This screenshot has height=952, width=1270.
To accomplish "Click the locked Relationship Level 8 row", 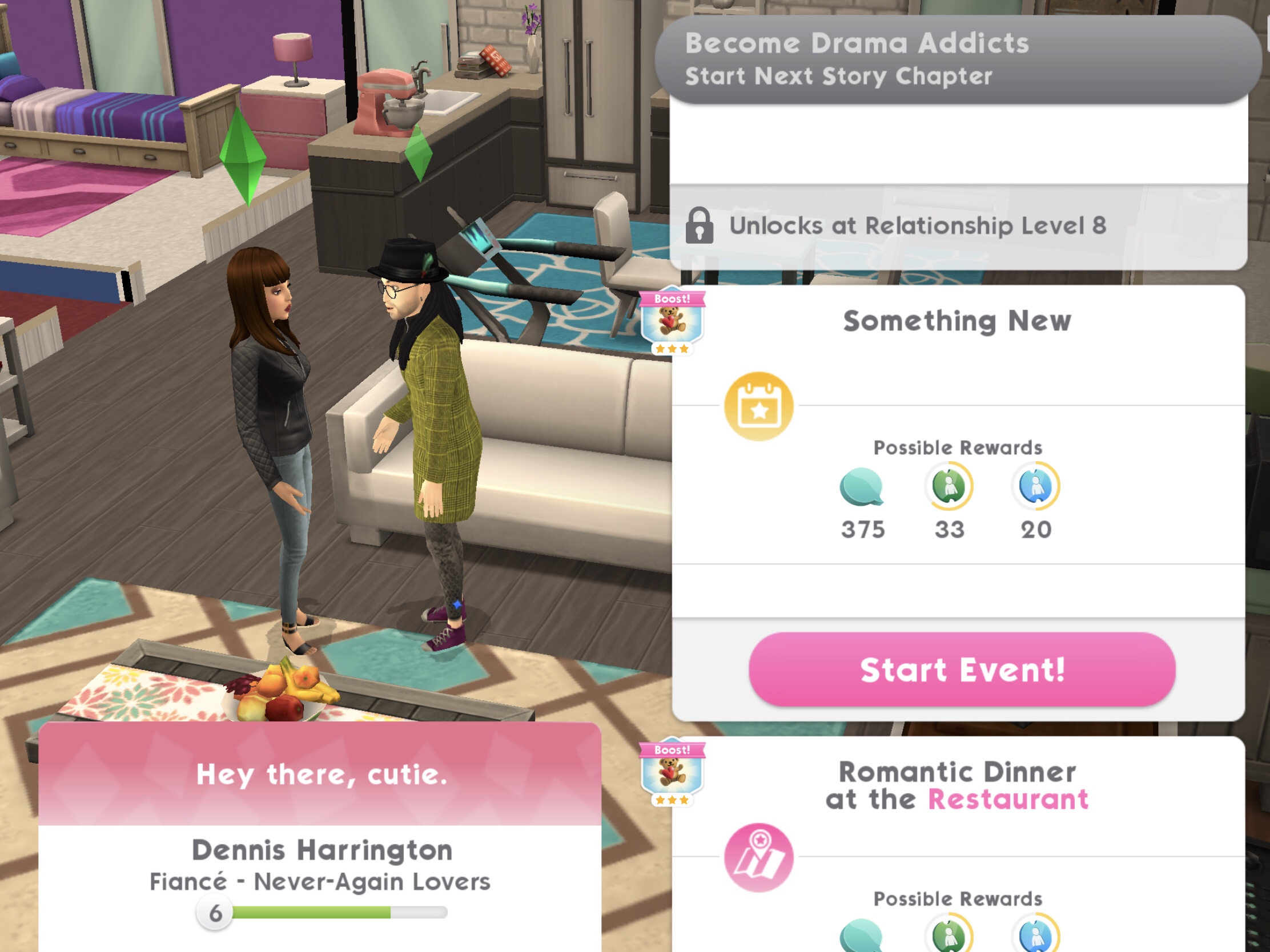I will 958,226.
